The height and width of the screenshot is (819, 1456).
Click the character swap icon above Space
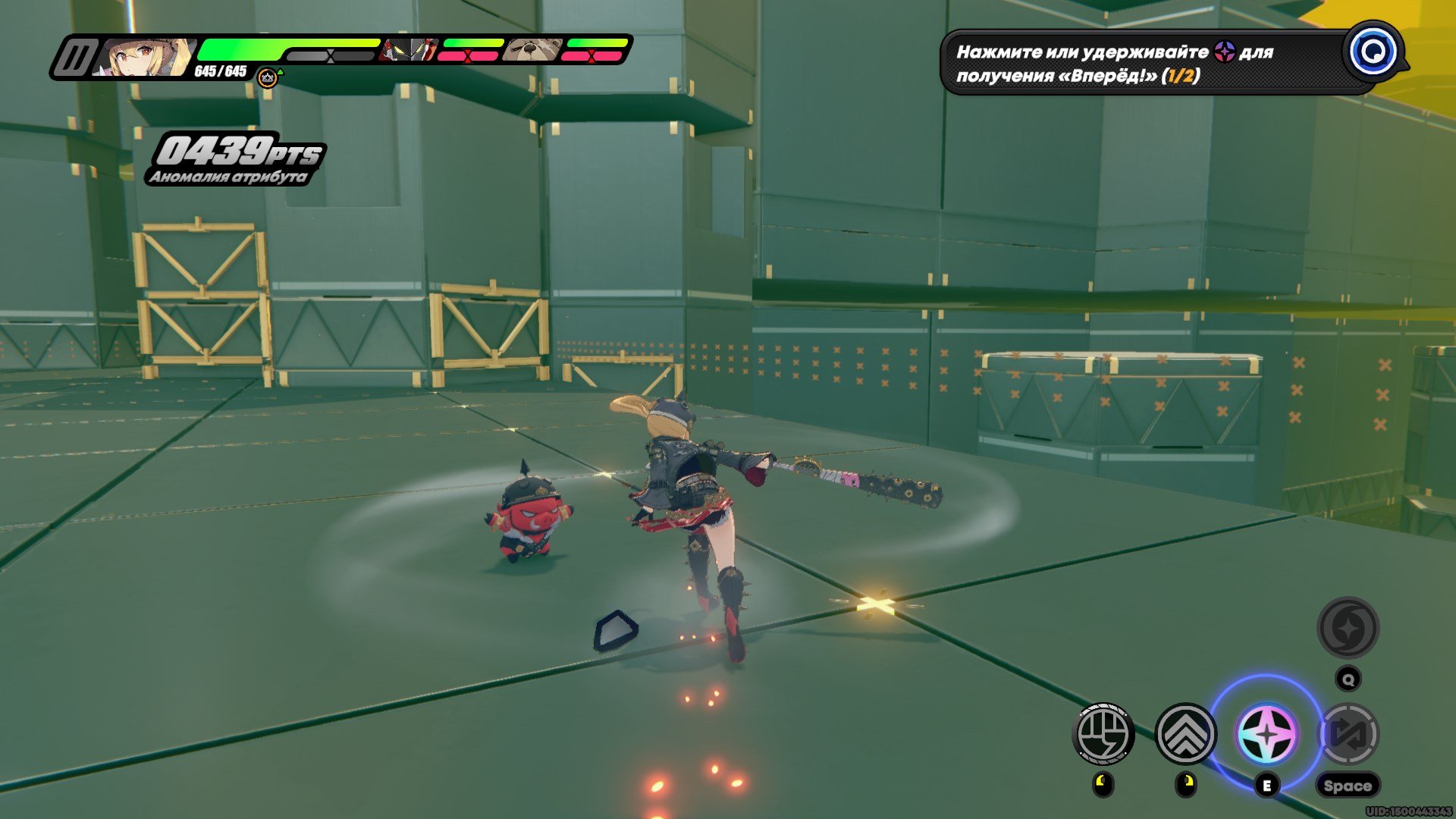(1348, 733)
